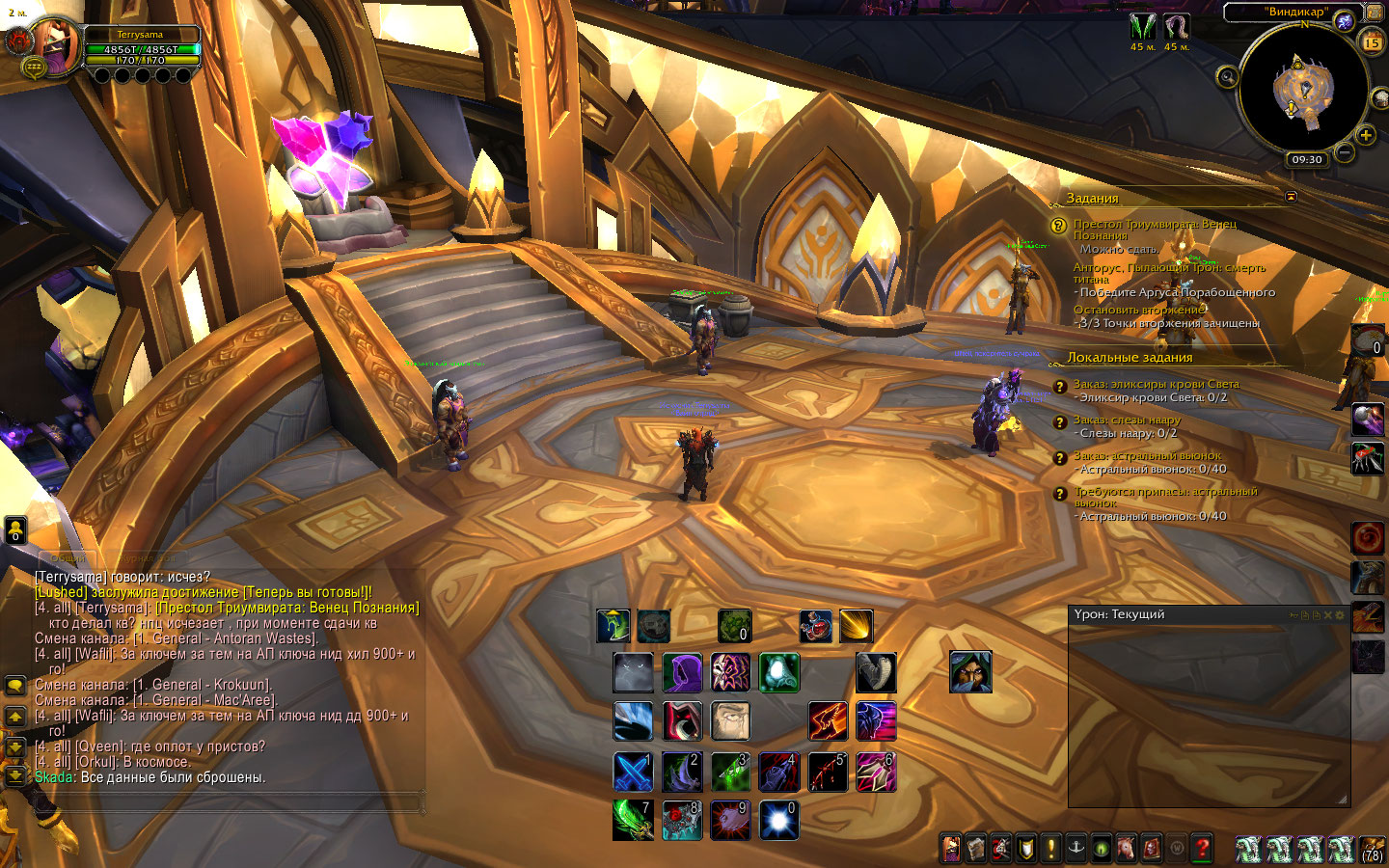Zoom out the minimap with the minus button
Viewport: 1389px width, 868px height.
tap(1345, 152)
